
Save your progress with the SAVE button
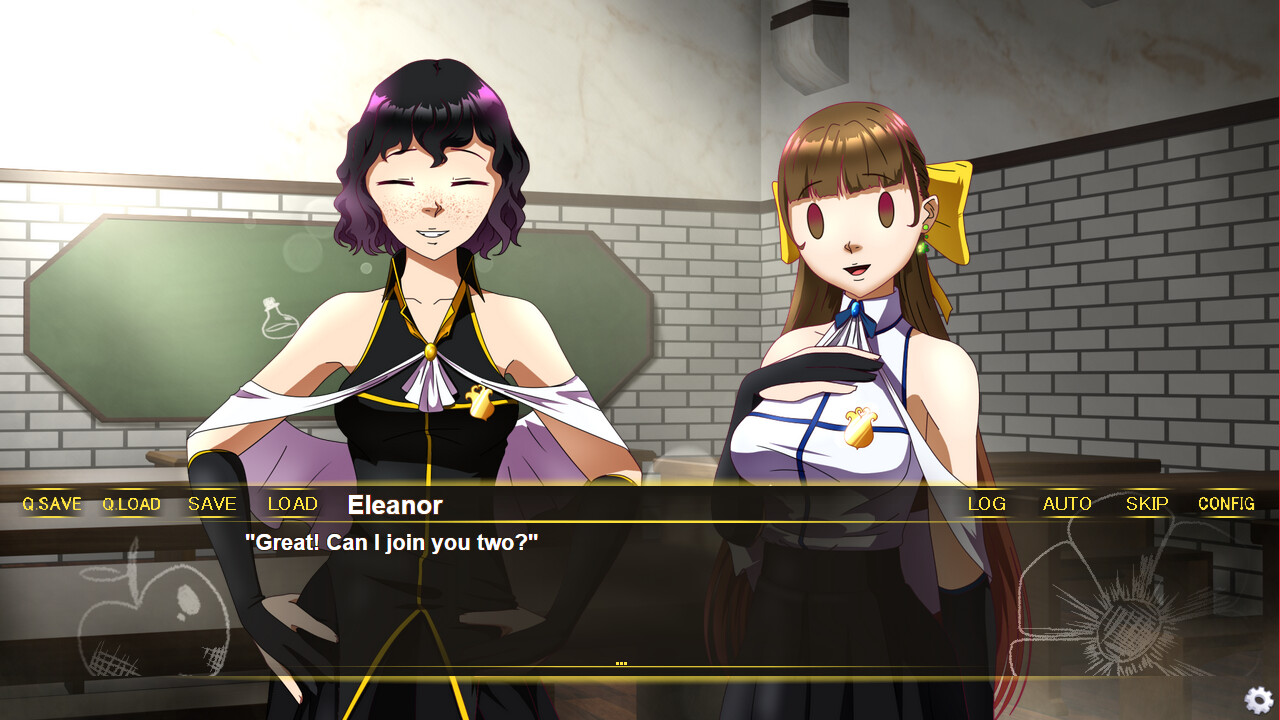pos(211,504)
